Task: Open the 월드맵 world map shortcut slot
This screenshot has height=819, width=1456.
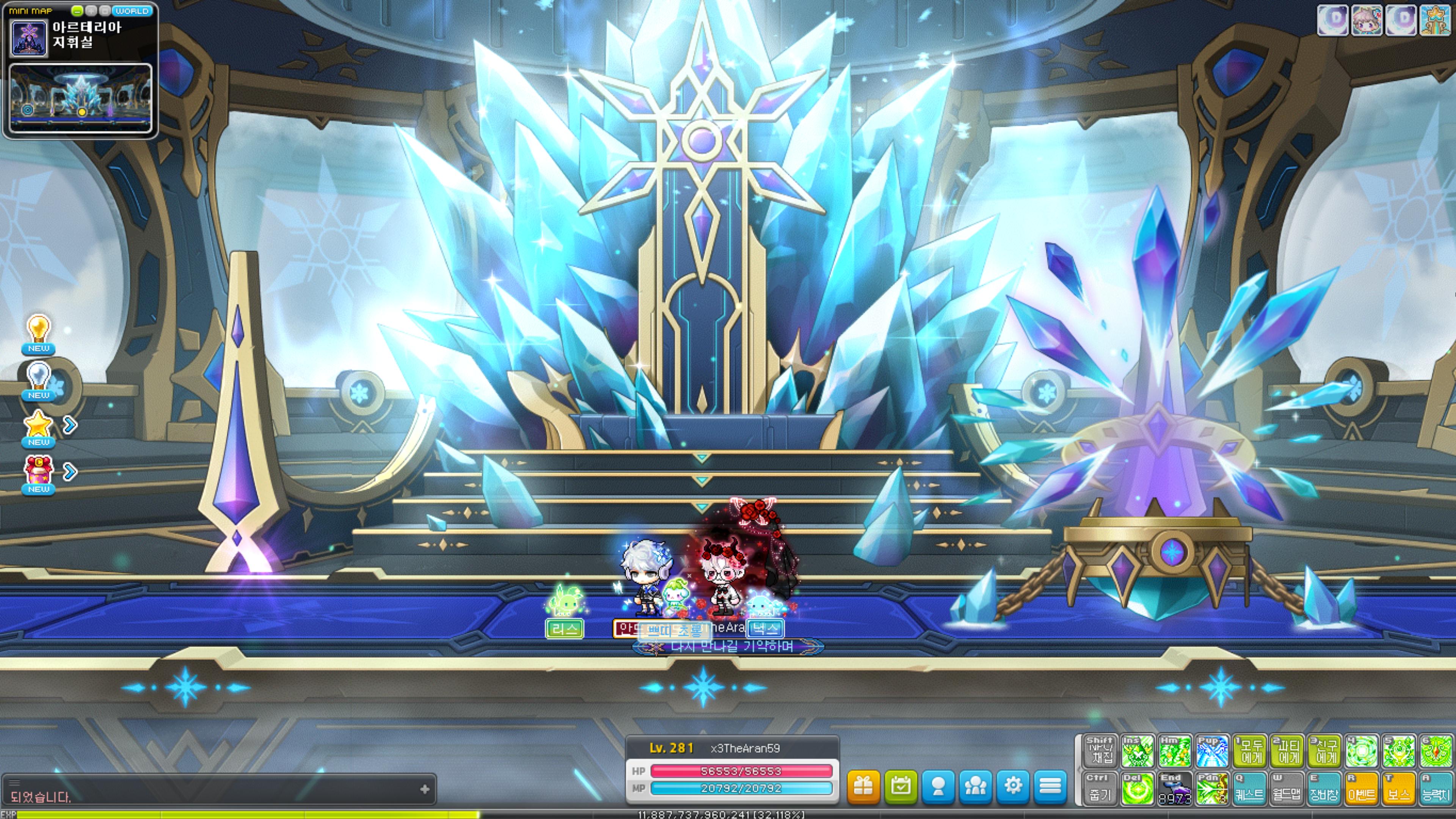Action: click(1287, 789)
